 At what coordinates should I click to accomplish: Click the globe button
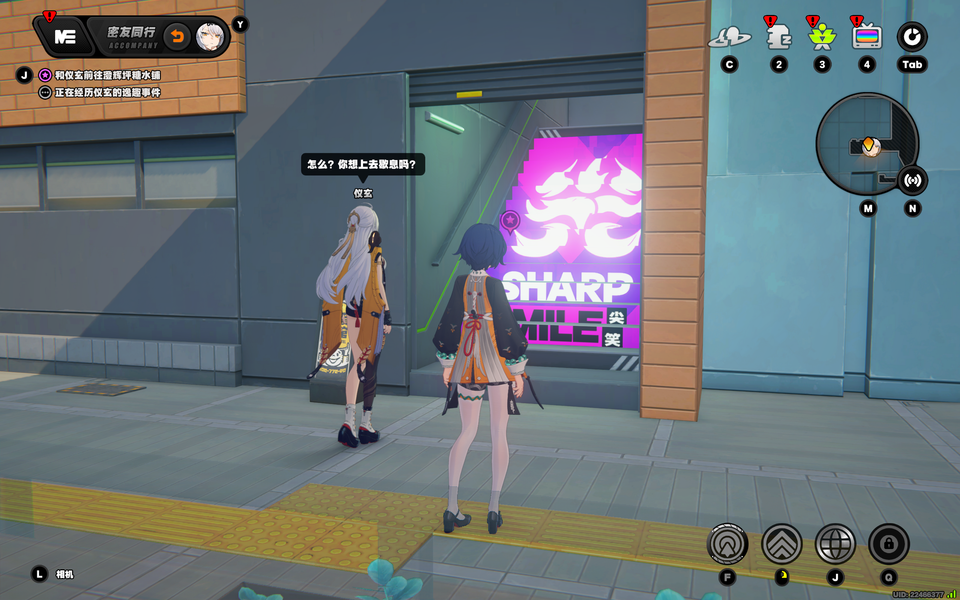click(835, 544)
